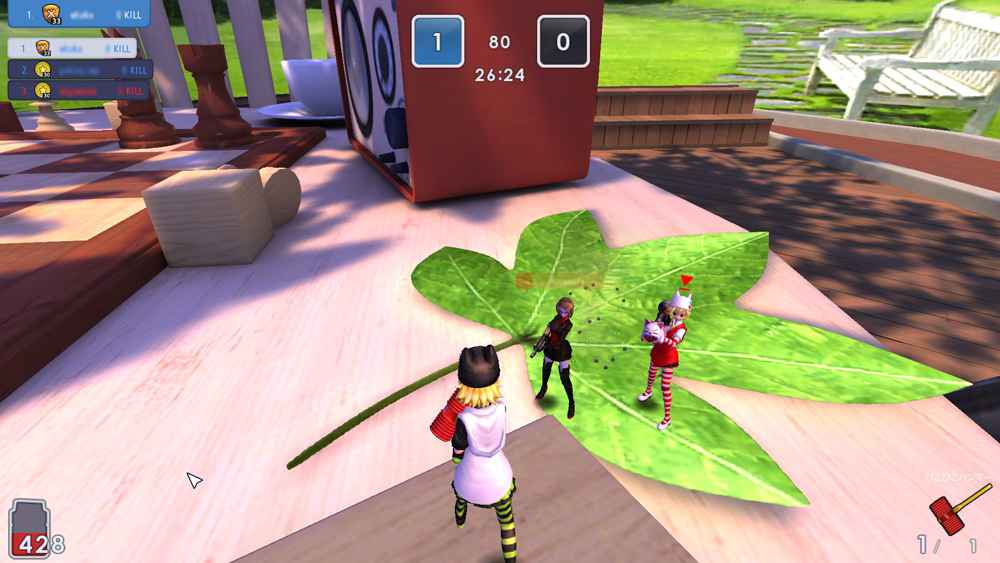
Task: Select the white highlighted rank 1 player row
Action: coord(72,48)
